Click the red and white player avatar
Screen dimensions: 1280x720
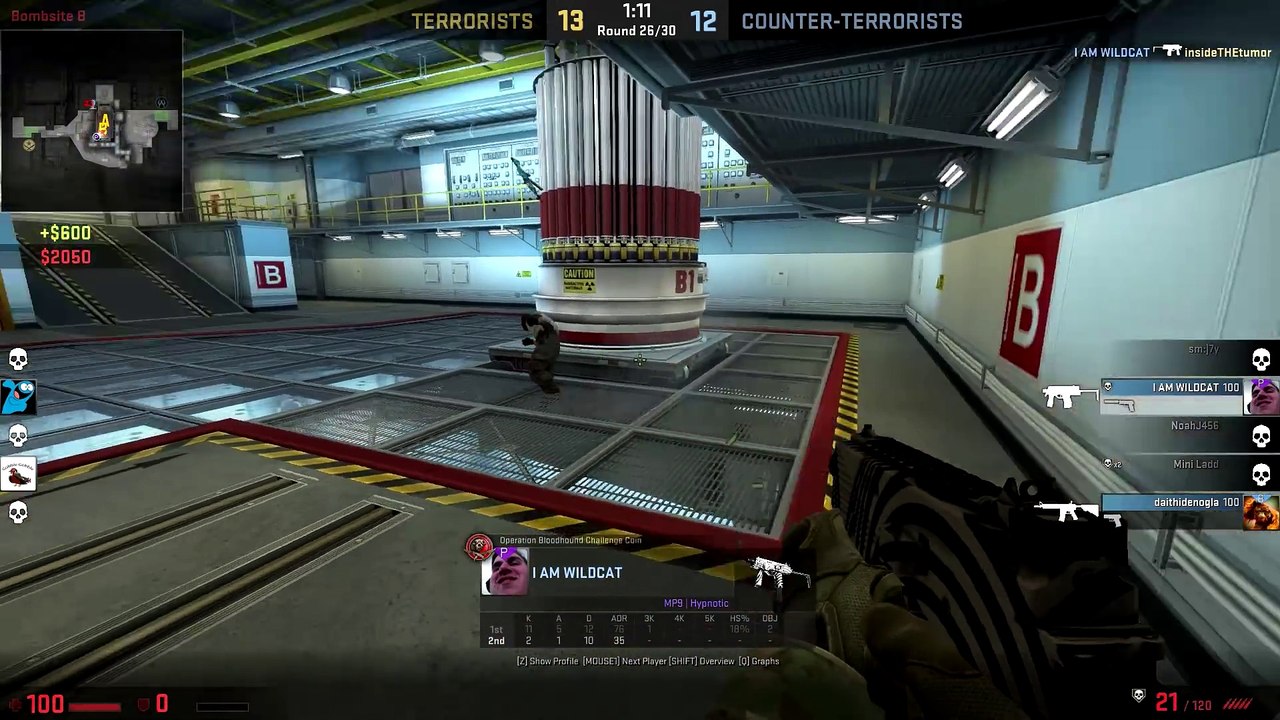18,473
